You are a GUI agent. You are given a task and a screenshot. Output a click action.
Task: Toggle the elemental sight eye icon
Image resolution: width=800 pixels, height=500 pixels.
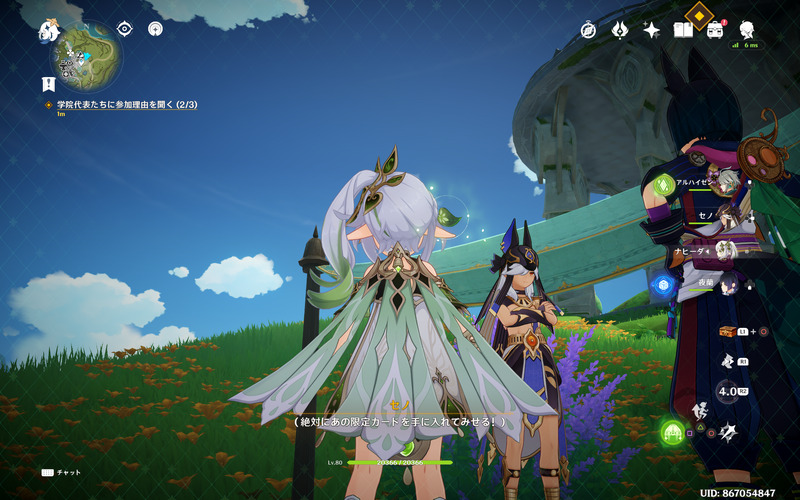point(126,29)
